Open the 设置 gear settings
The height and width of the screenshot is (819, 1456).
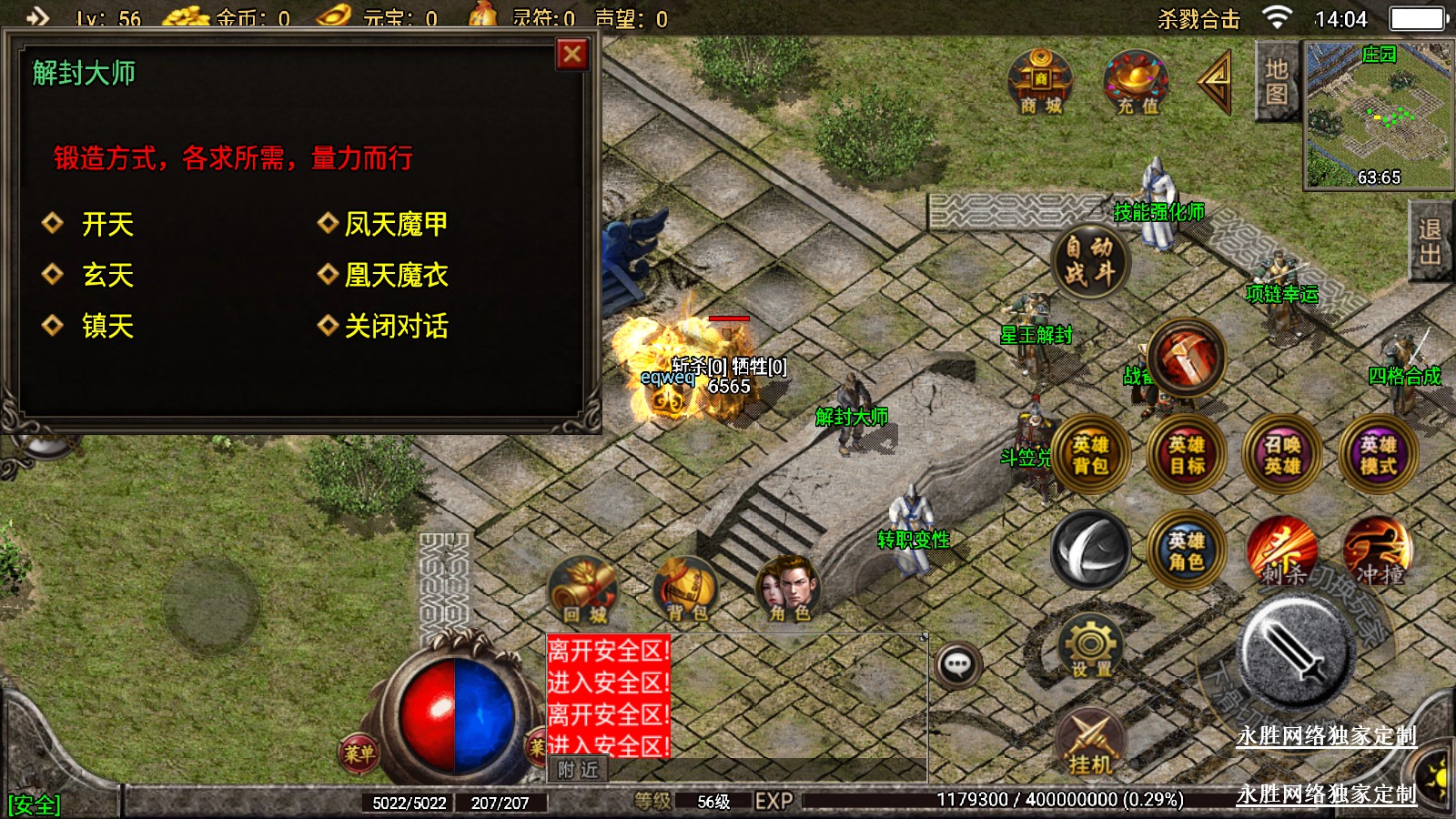[1090, 646]
